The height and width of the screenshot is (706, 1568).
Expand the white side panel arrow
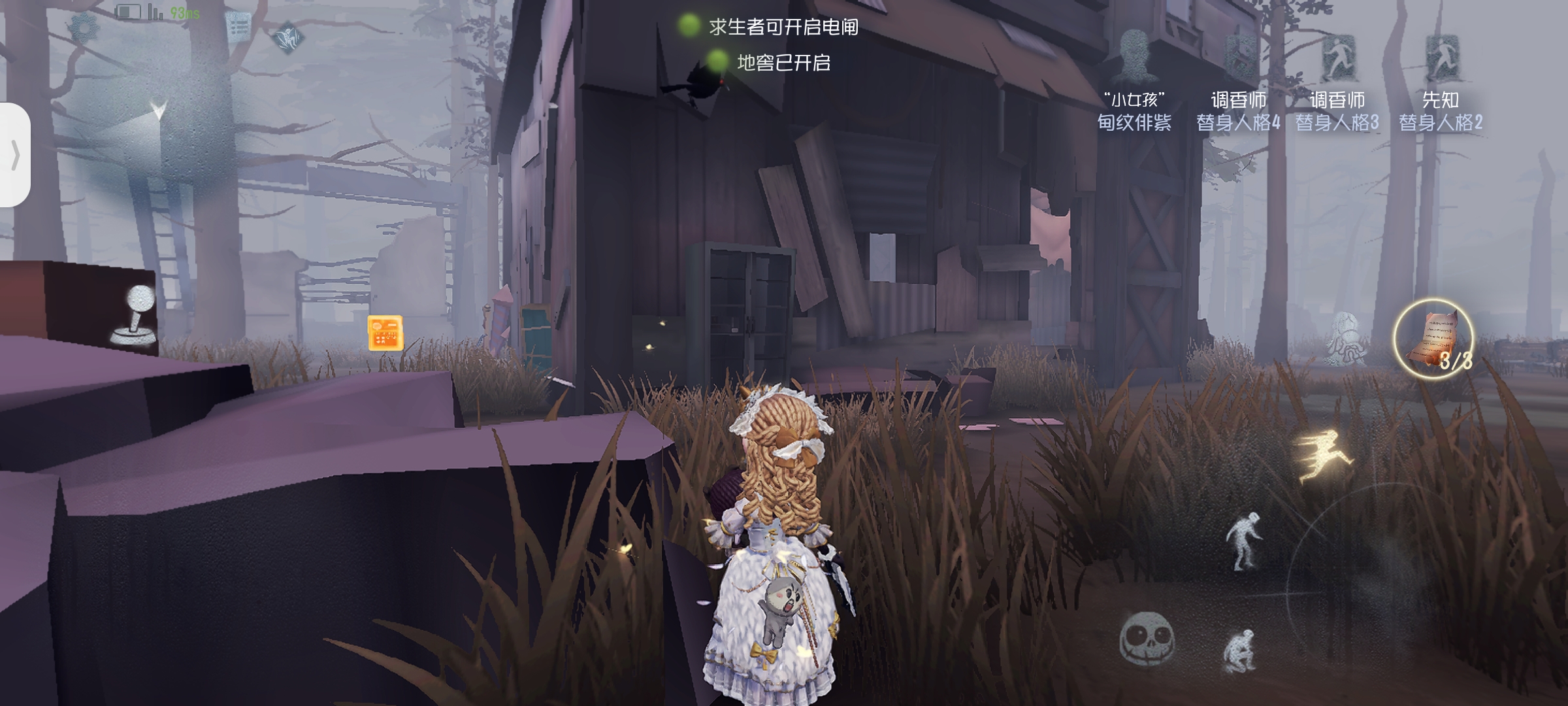[x=14, y=155]
